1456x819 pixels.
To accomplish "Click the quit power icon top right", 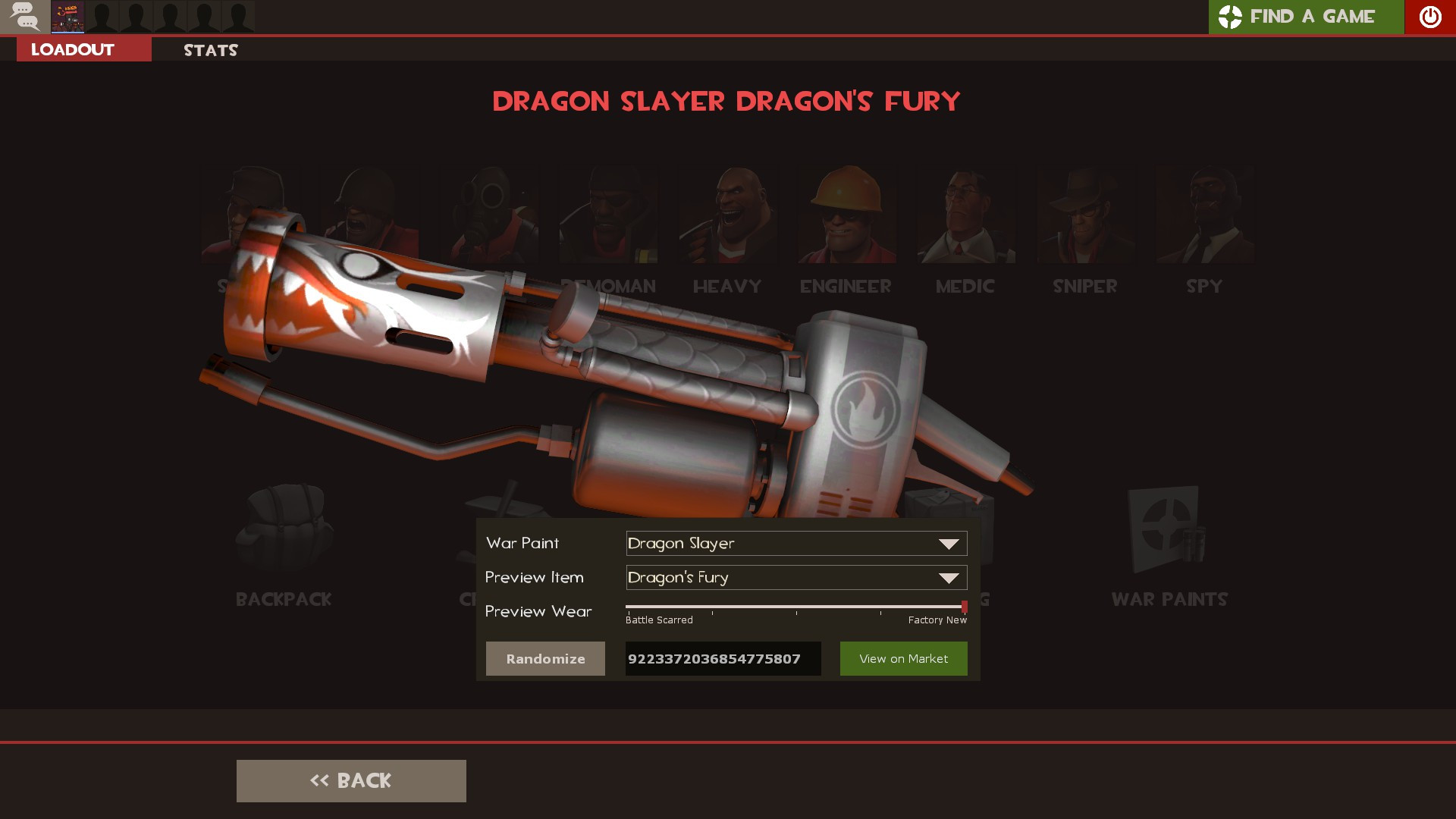I will pos(1429,17).
